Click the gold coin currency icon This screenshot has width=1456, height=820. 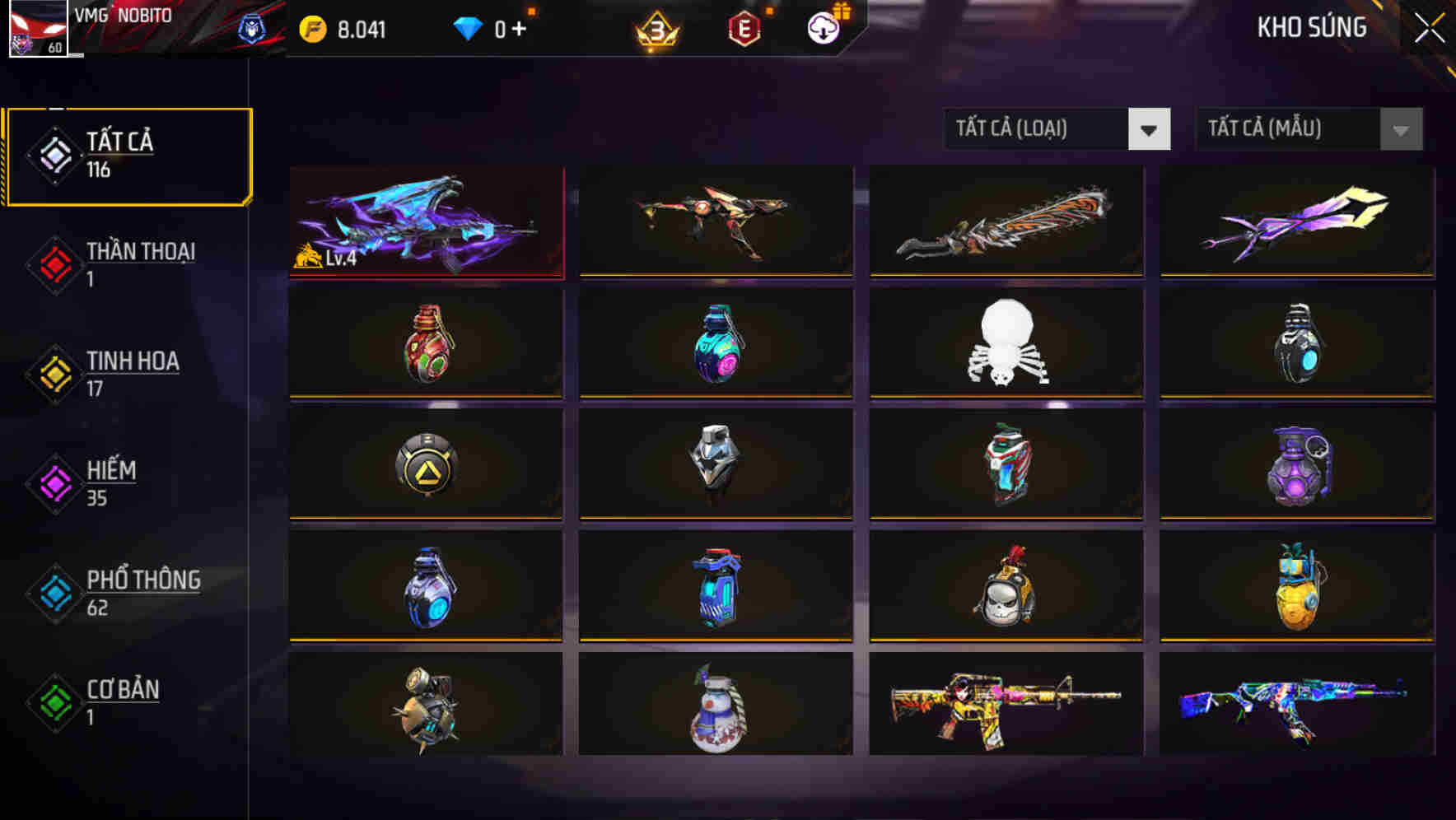coord(311,26)
